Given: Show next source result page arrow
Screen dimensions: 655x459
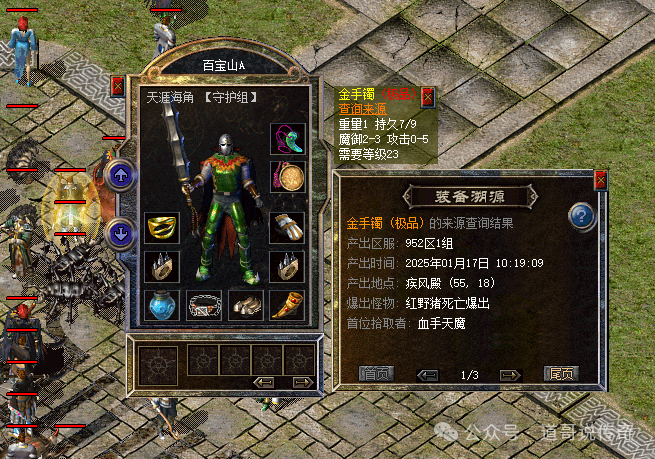Looking at the screenshot, I should coord(510,374).
